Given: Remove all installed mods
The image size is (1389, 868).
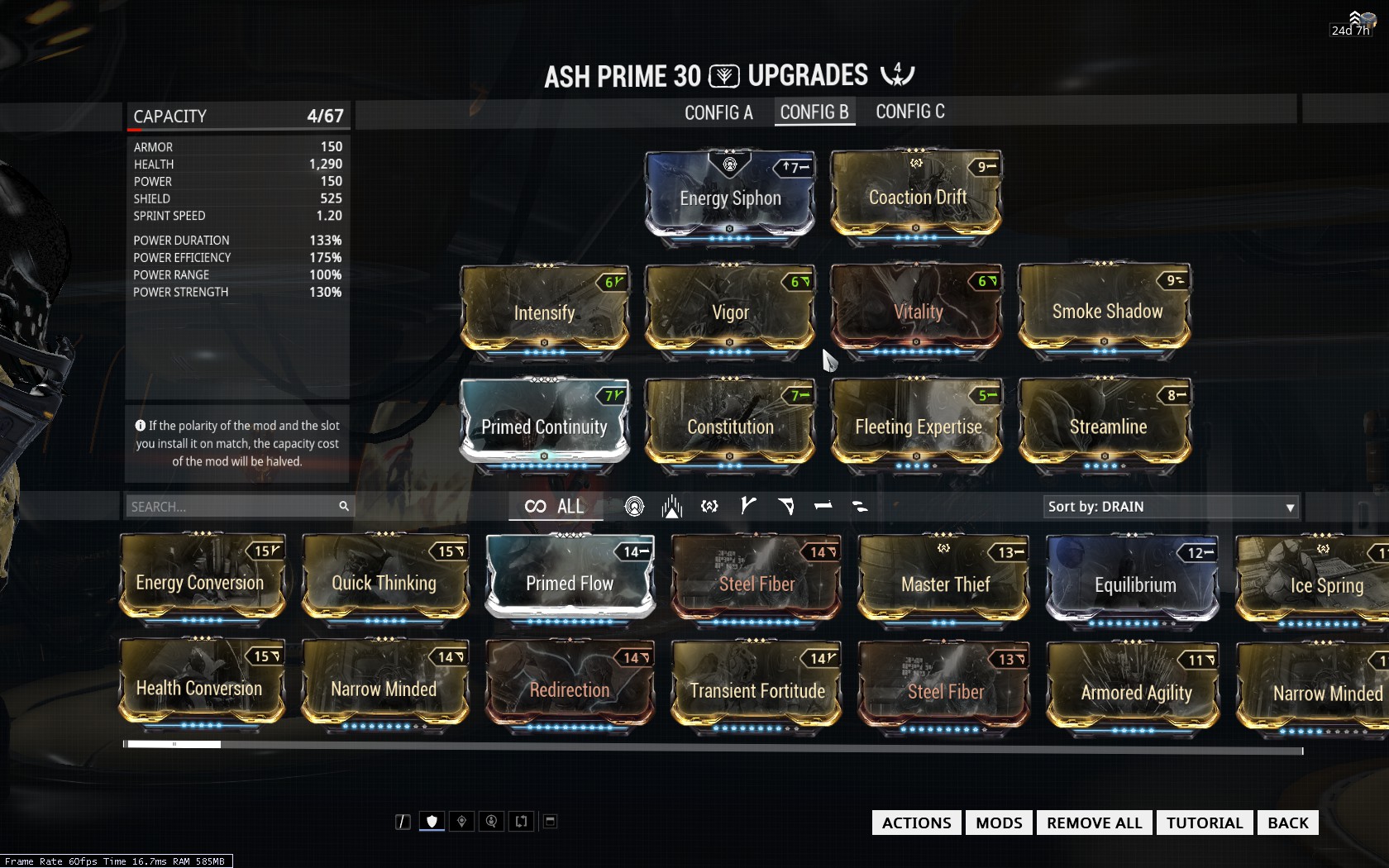Looking at the screenshot, I should pyautogui.click(x=1094, y=823).
